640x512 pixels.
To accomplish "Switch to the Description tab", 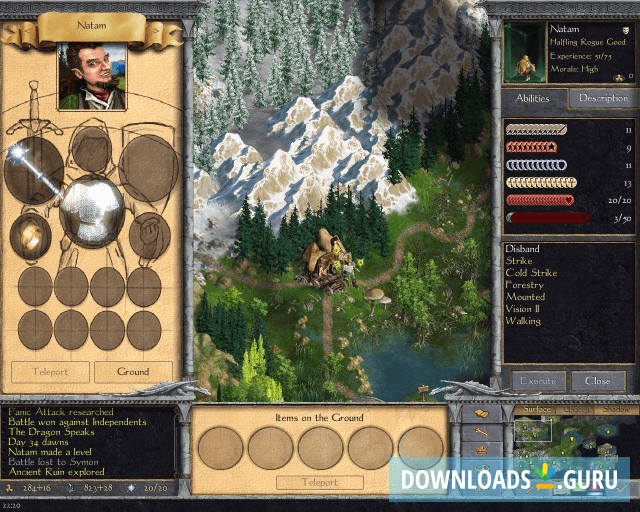I will point(602,98).
